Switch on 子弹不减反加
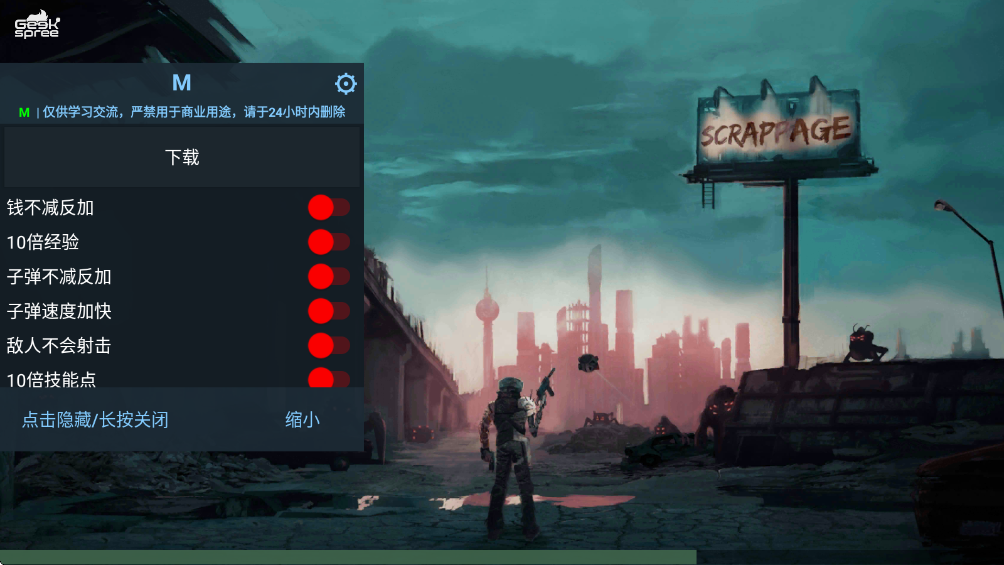The width and height of the screenshot is (1004, 565). (328, 276)
